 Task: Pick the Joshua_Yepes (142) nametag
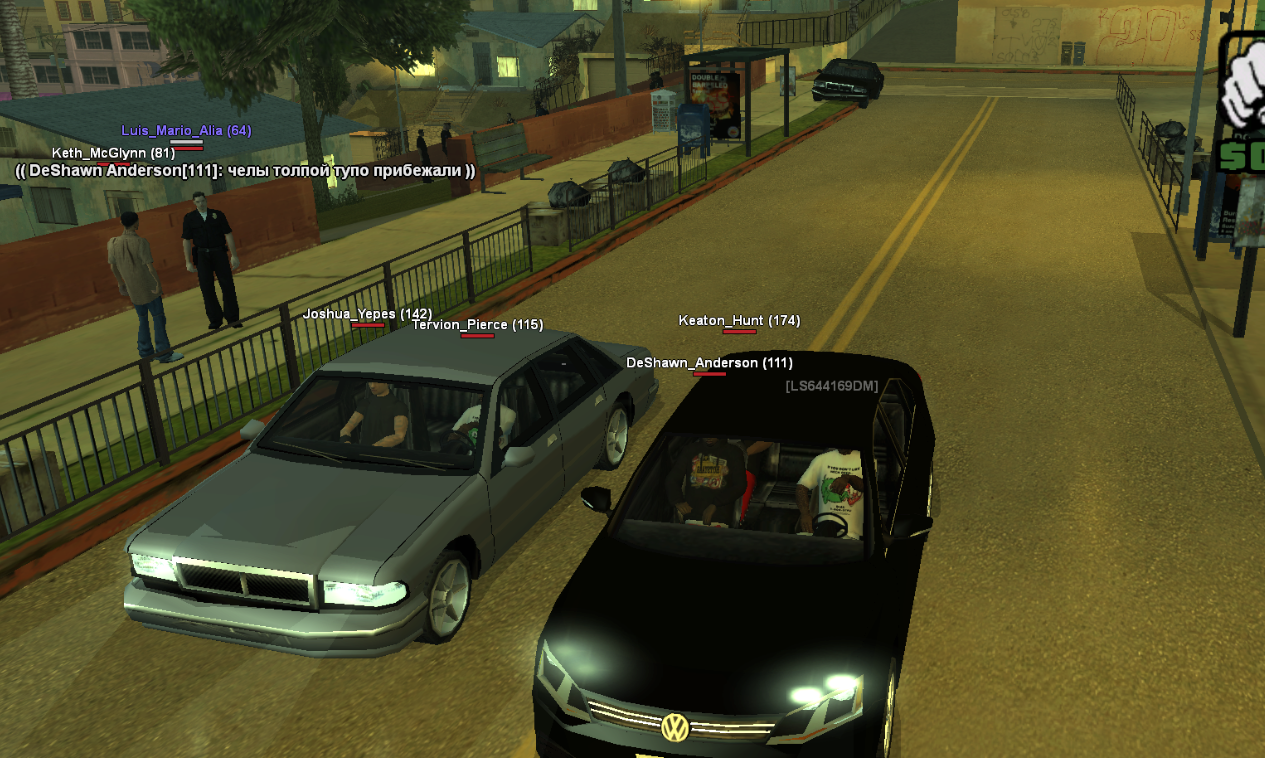367,314
